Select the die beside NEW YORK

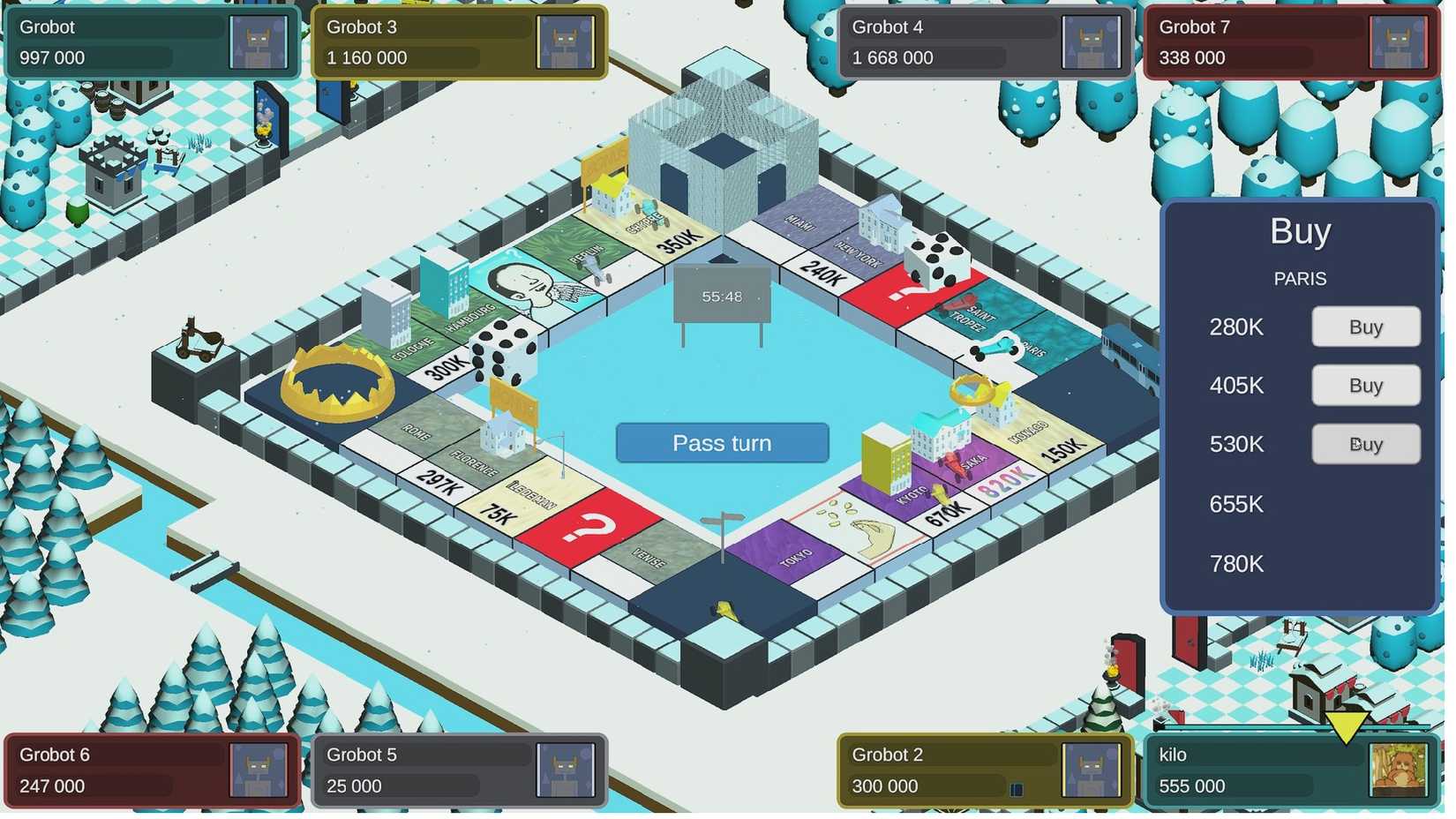click(x=935, y=260)
